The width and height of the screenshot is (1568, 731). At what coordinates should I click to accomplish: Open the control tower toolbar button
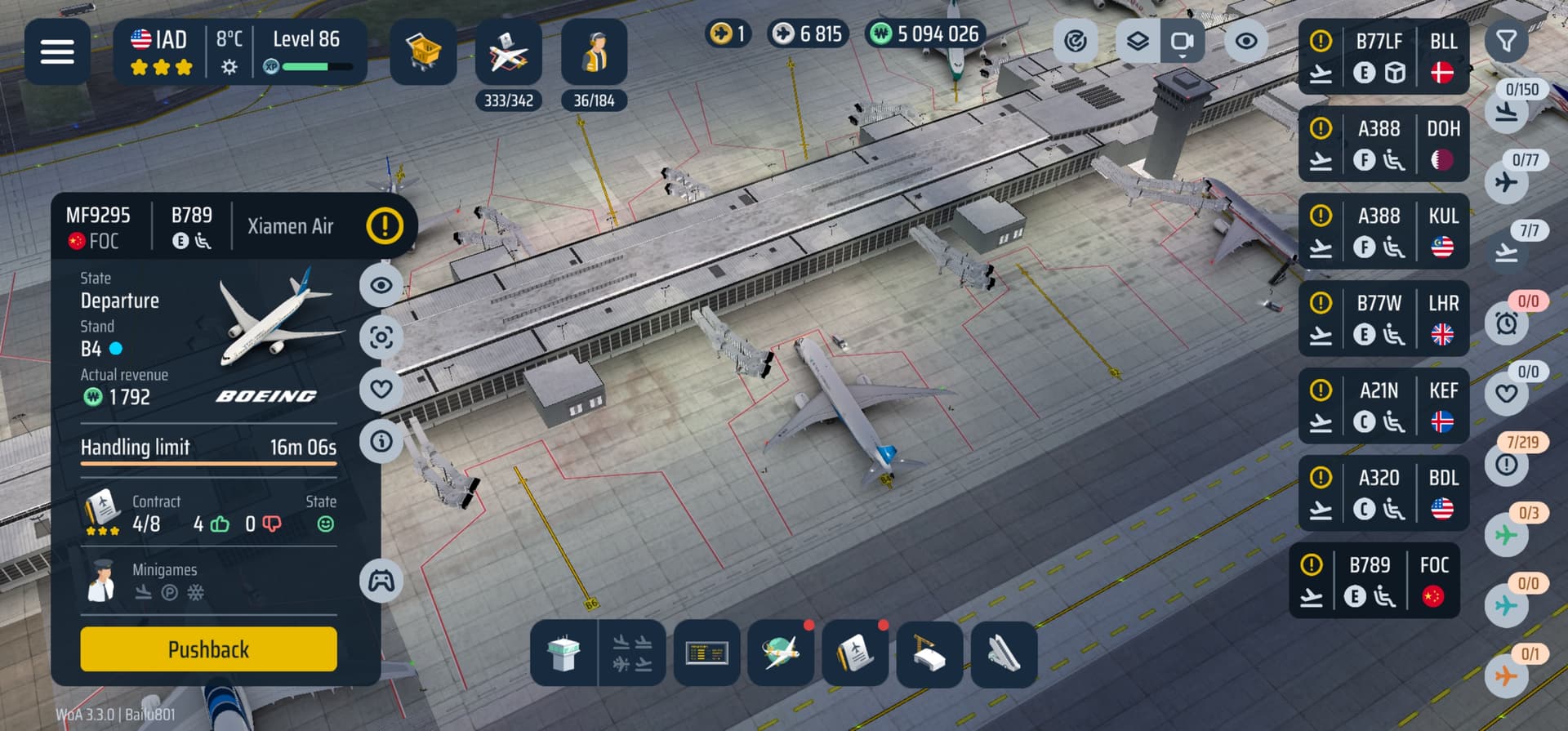click(x=563, y=653)
